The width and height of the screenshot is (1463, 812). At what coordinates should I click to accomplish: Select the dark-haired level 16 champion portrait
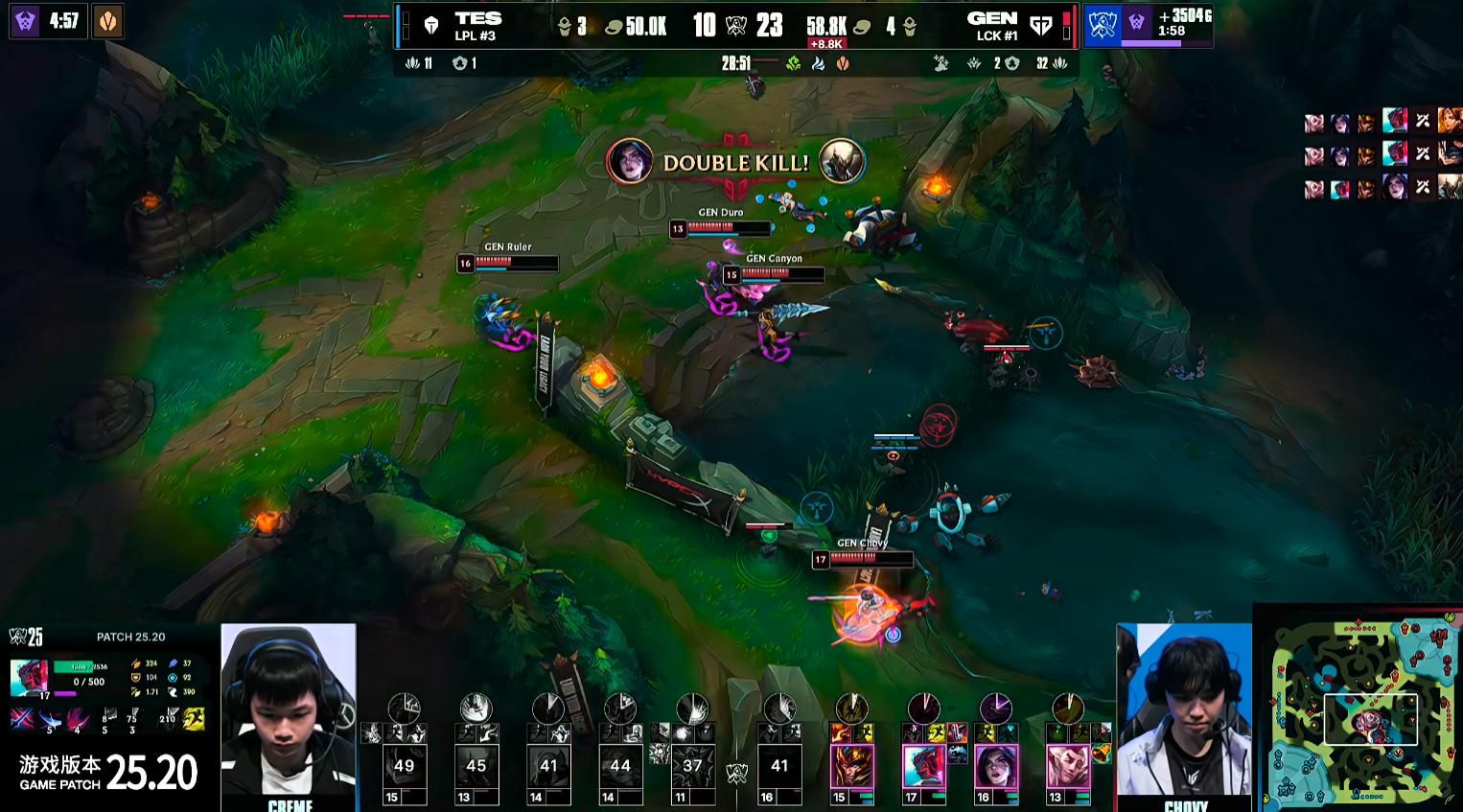pyautogui.click(x=995, y=767)
